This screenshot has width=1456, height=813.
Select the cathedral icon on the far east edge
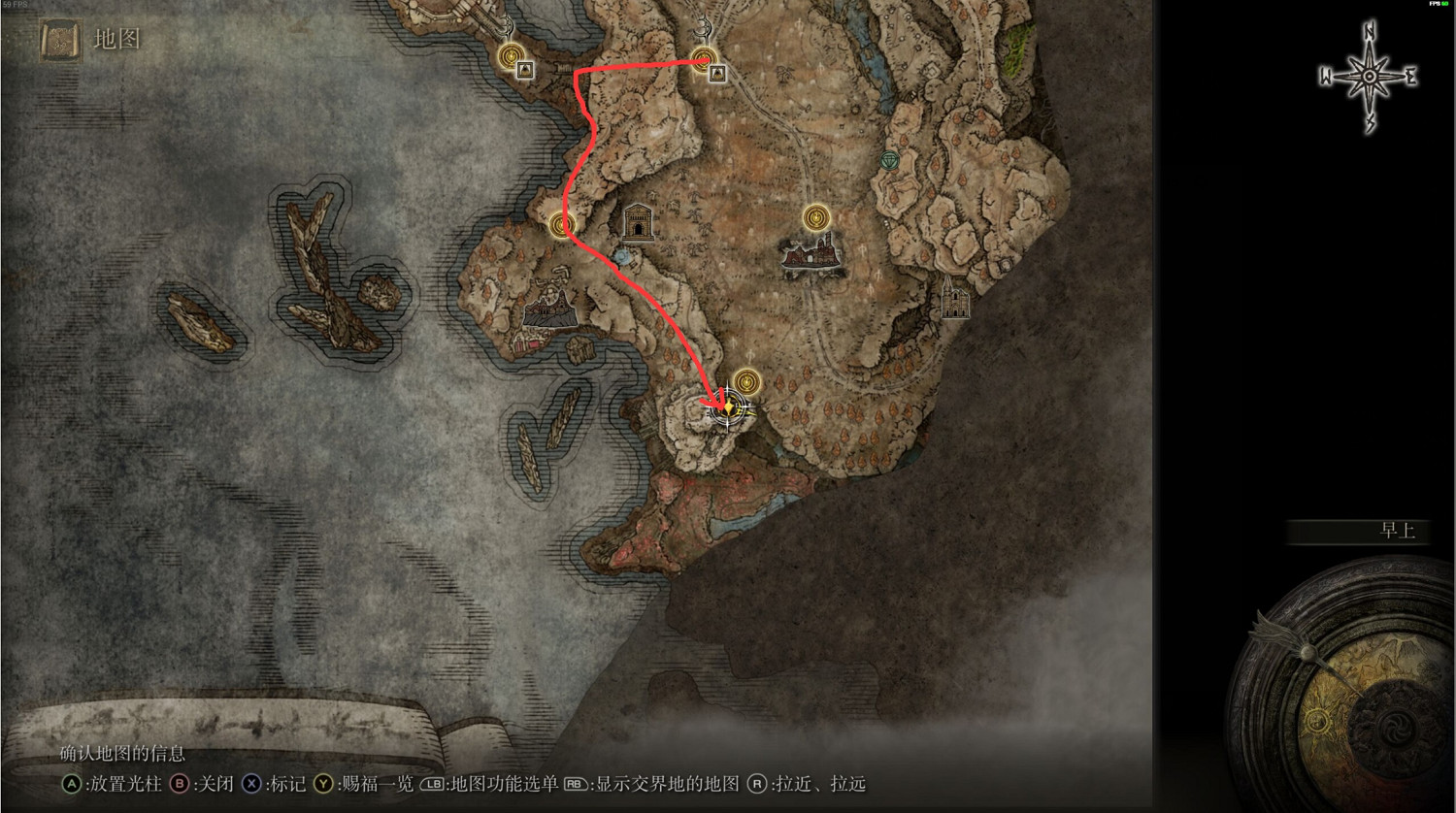[x=955, y=301]
